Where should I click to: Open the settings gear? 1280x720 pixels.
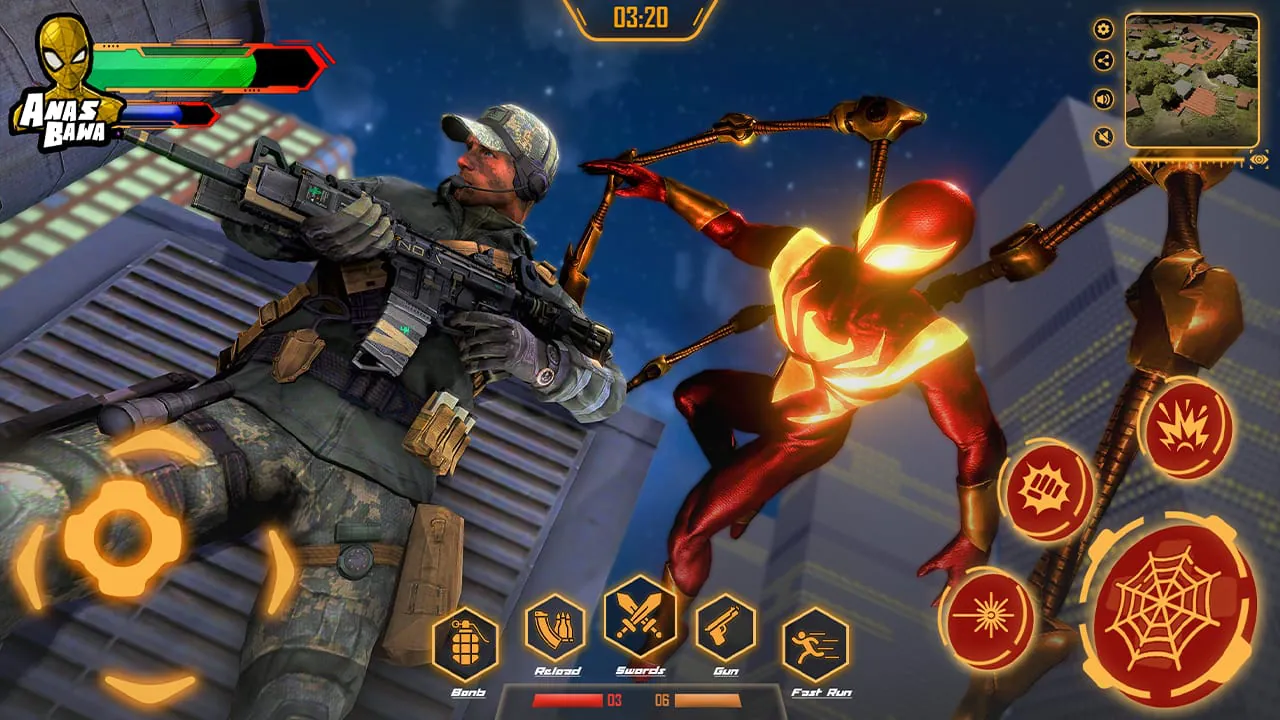point(1103,29)
